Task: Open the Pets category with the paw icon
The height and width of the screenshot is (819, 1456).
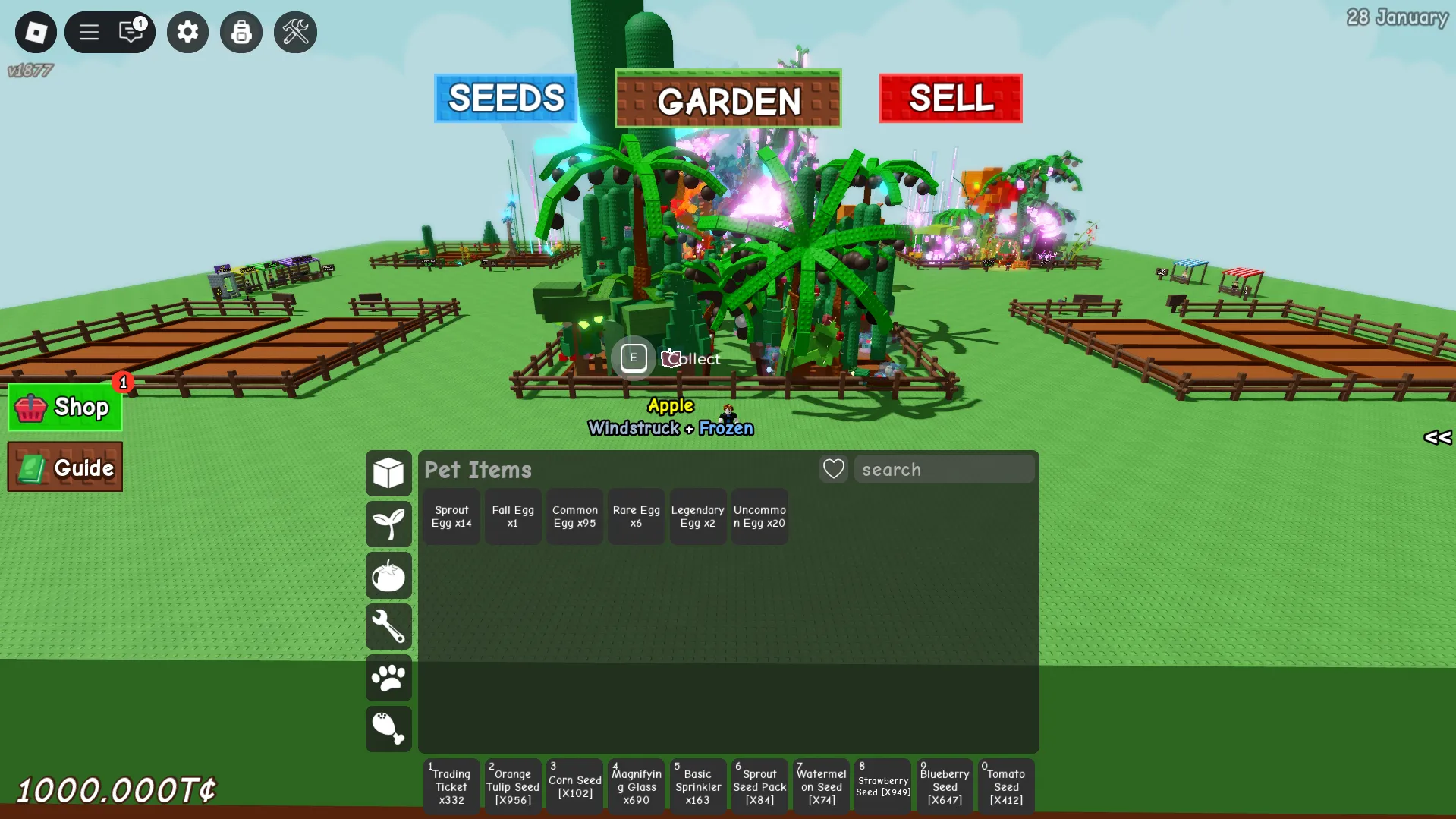Action: tap(388, 678)
